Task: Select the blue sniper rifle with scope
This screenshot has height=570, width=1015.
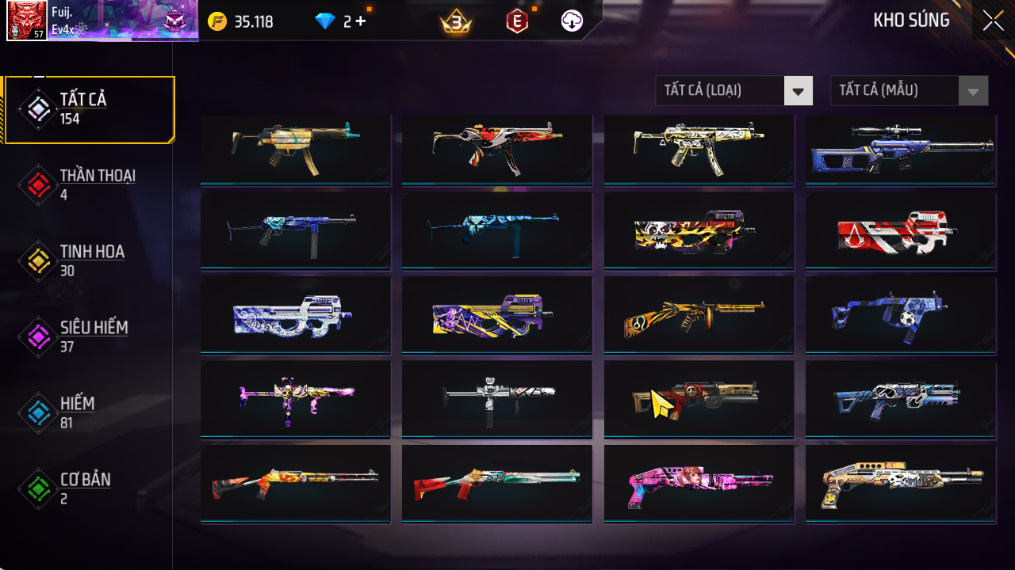Action: pos(901,148)
